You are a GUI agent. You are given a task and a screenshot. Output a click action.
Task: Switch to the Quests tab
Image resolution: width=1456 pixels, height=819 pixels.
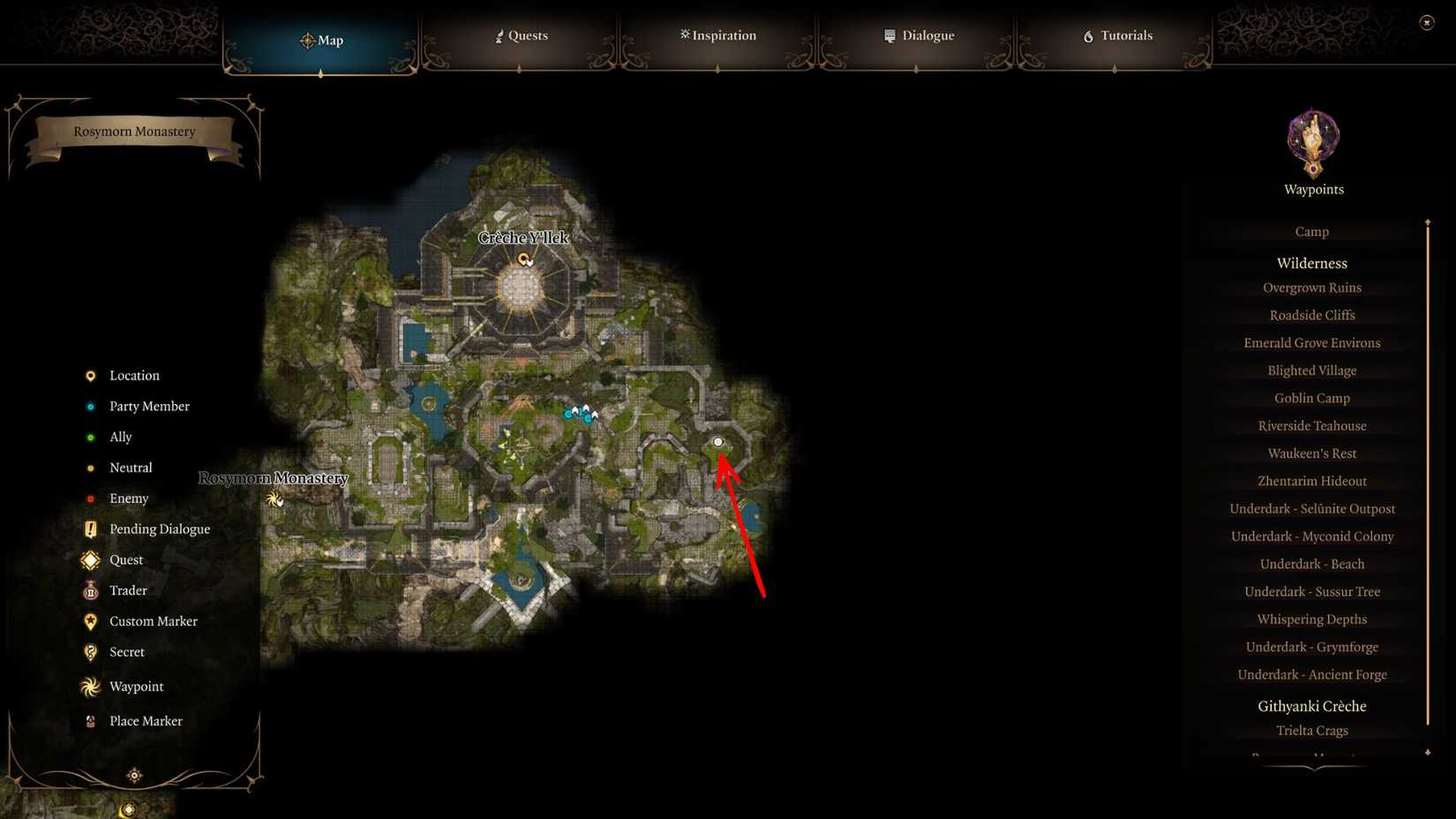(x=521, y=35)
